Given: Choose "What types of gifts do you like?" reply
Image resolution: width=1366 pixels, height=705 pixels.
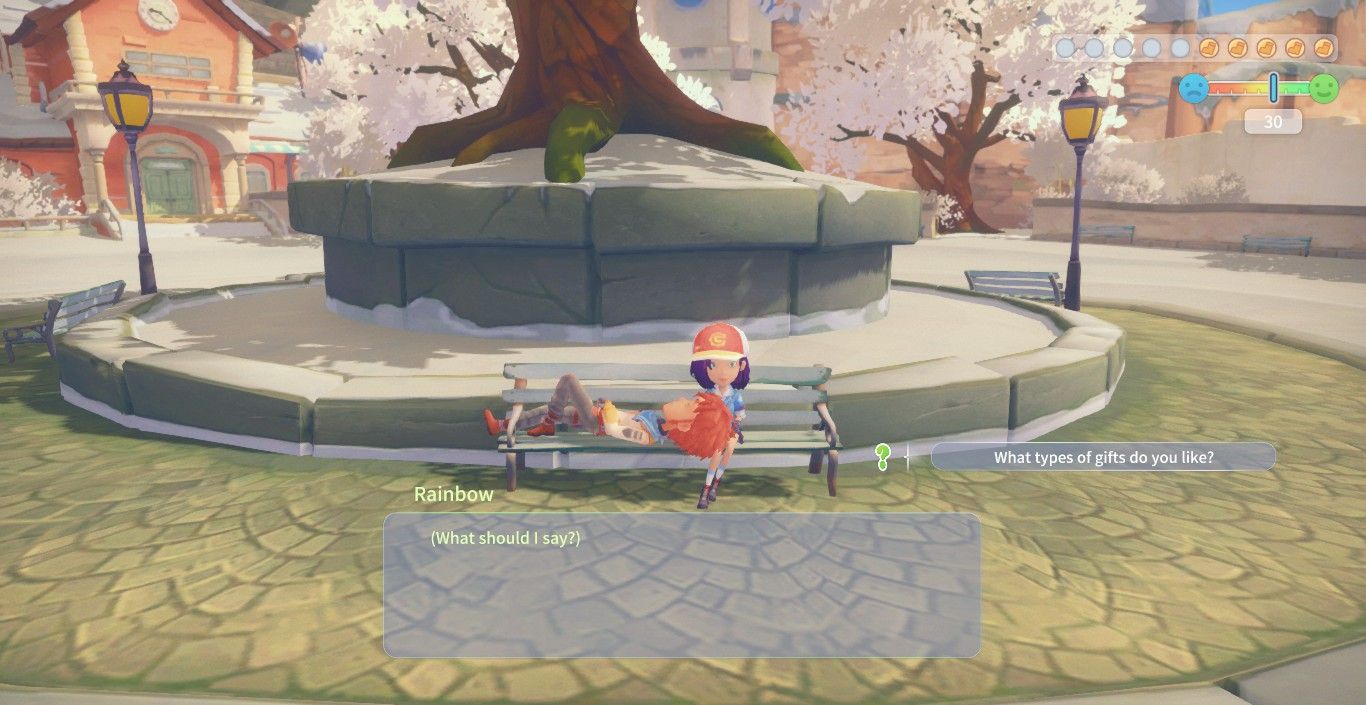Looking at the screenshot, I should [1103, 458].
